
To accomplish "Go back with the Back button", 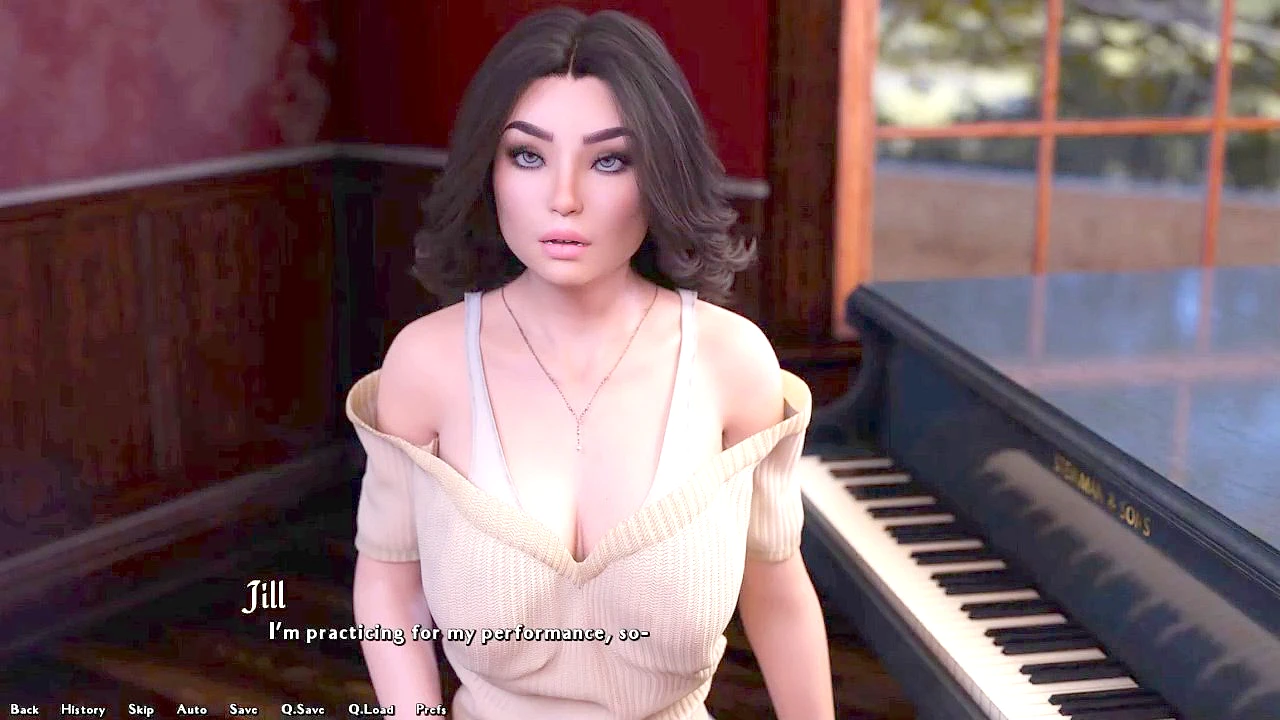I will (x=25, y=709).
